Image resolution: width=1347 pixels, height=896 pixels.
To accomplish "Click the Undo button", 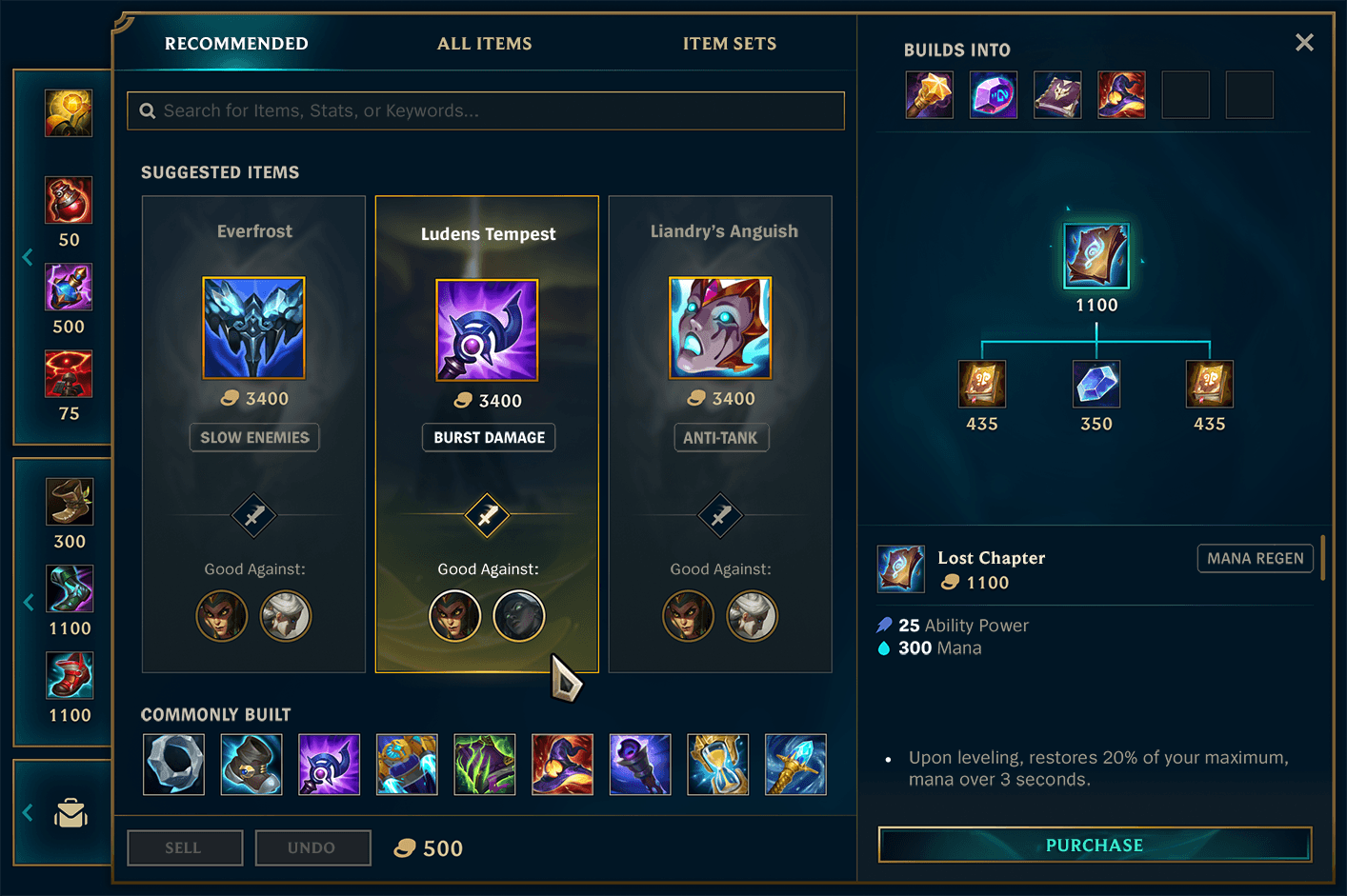I will pos(312,847).
